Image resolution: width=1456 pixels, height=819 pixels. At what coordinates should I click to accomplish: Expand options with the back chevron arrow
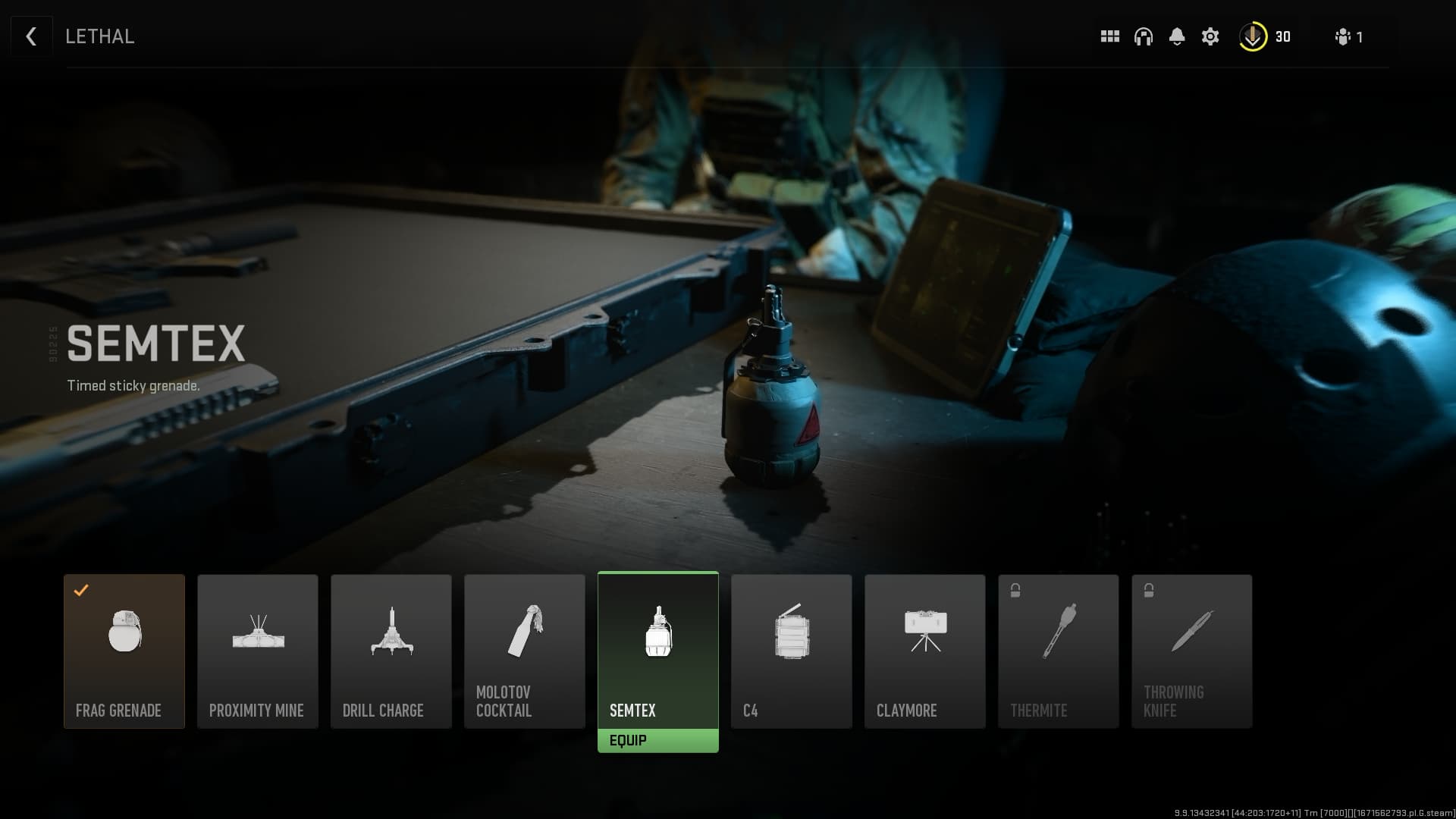pyautogui.click(x=30, y=36)
